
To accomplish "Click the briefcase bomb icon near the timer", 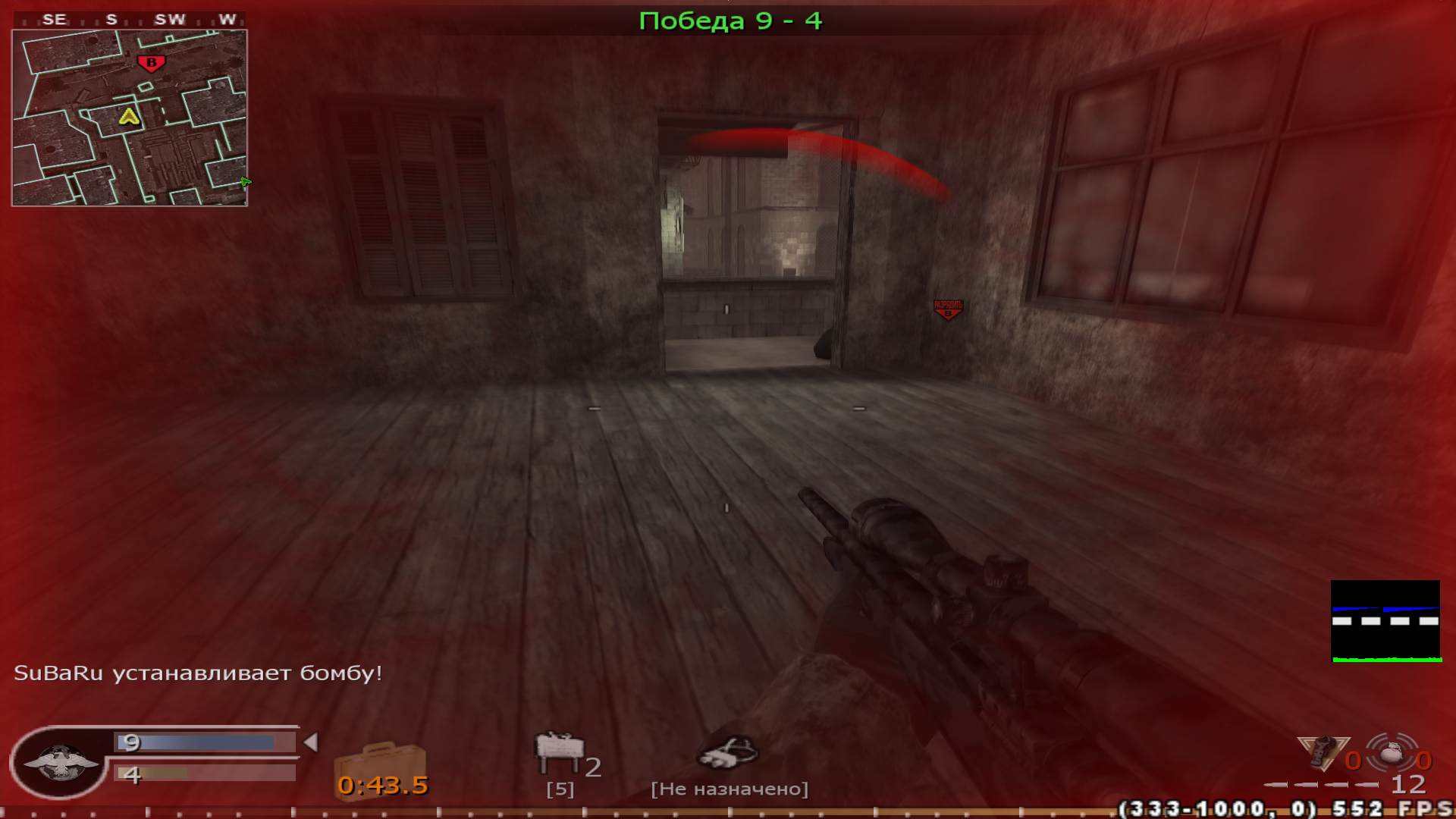I will [x=381, y=758].
